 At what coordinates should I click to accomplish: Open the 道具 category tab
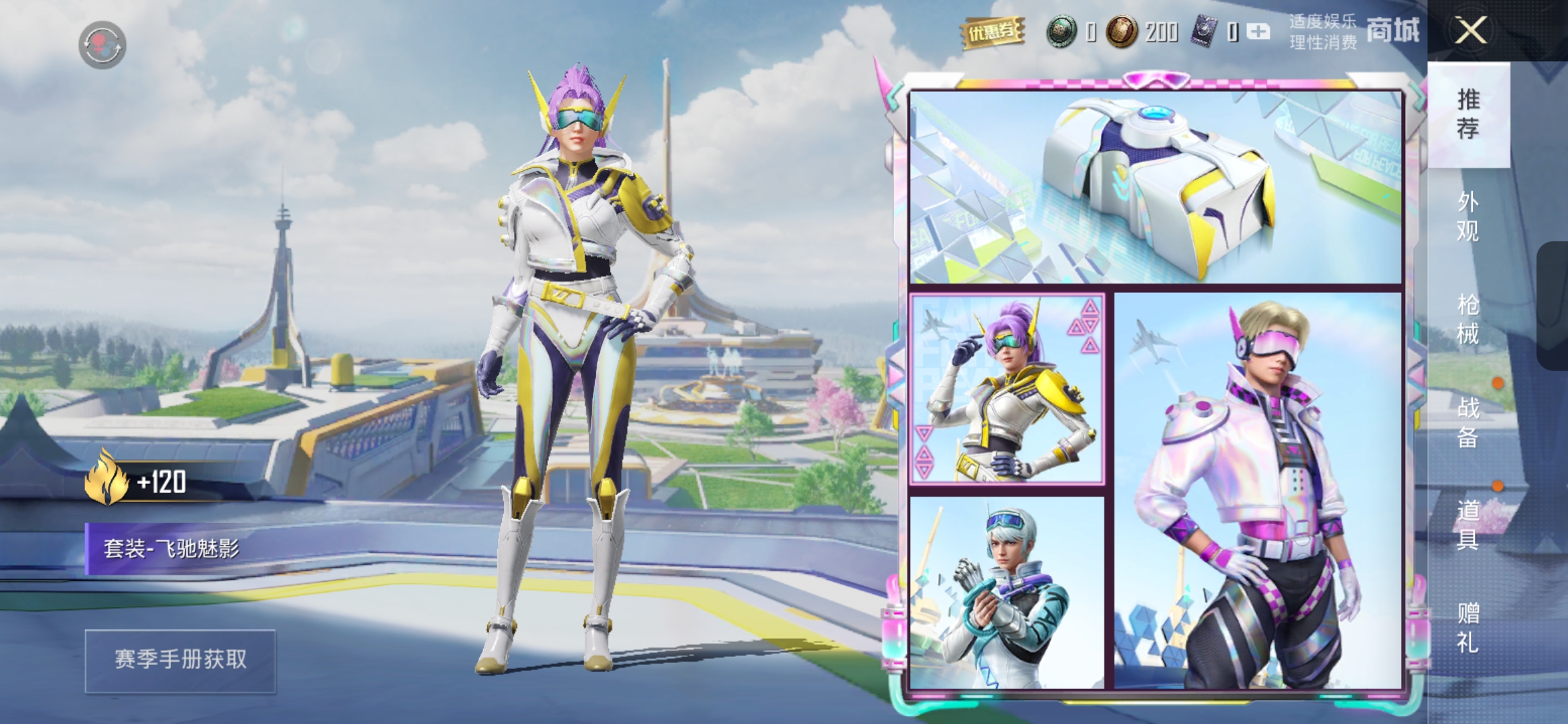[1468, 525]
